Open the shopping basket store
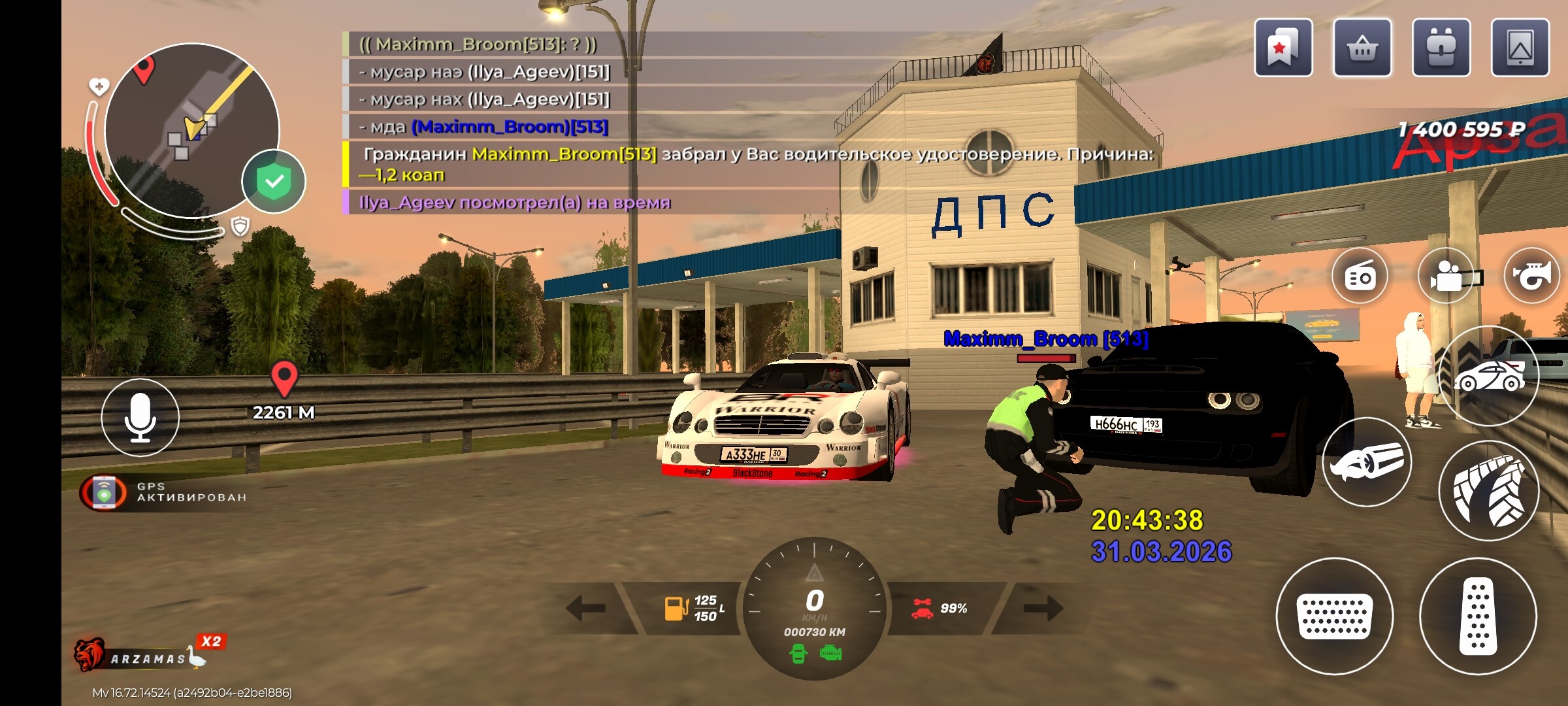The width and height of the screenshot is (1568, 706). tap(1362, 48)
